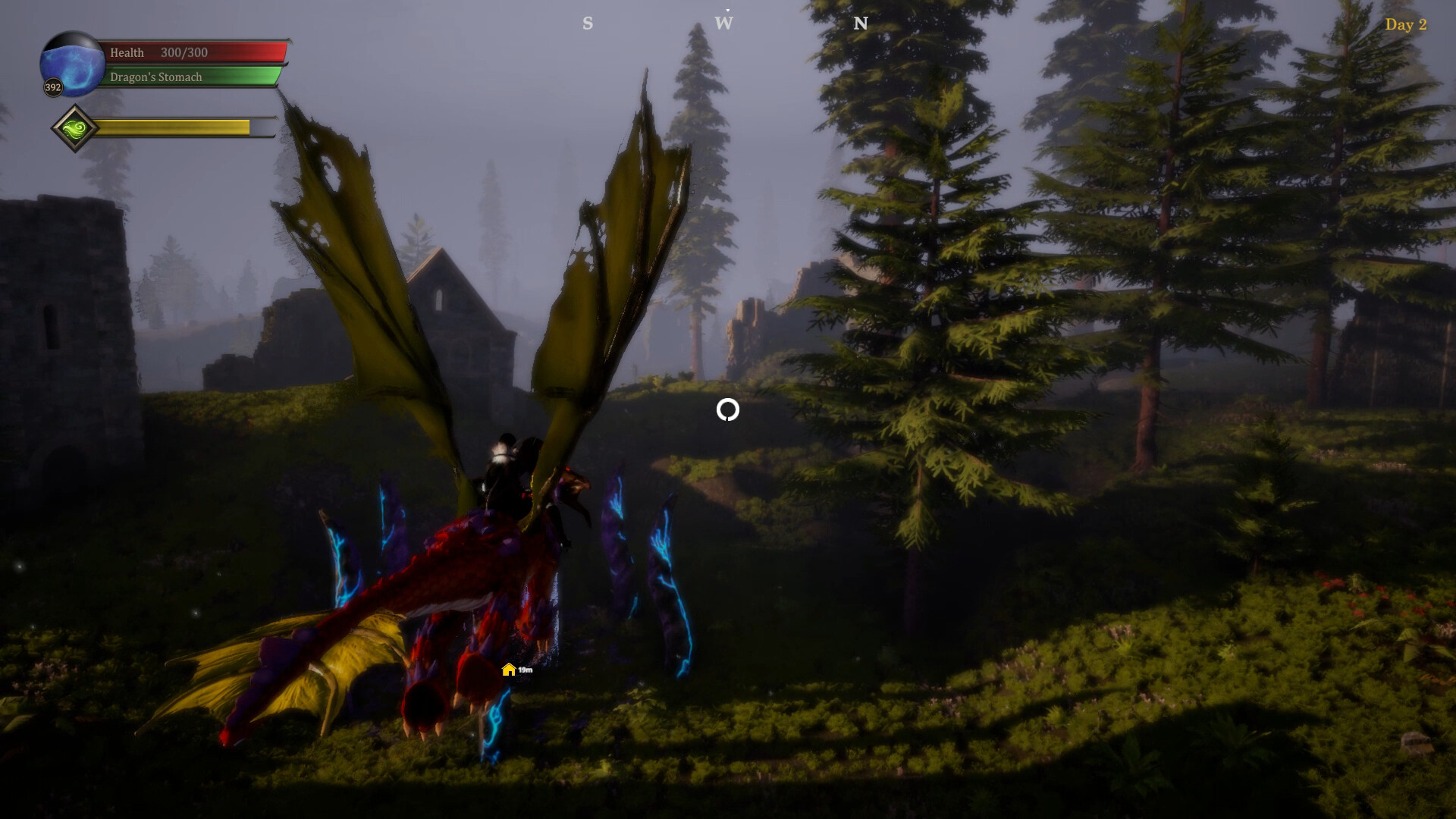The image size is (1456, 819).
Task: Select the green wind ability icon
Action: point(74,127)
